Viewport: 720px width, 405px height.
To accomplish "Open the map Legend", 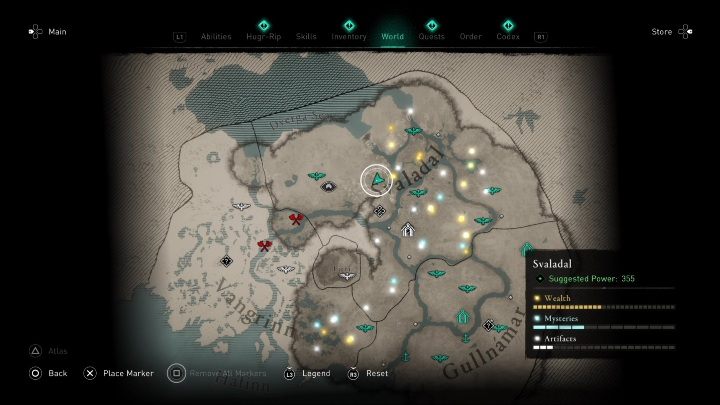I will coord(310,373).
